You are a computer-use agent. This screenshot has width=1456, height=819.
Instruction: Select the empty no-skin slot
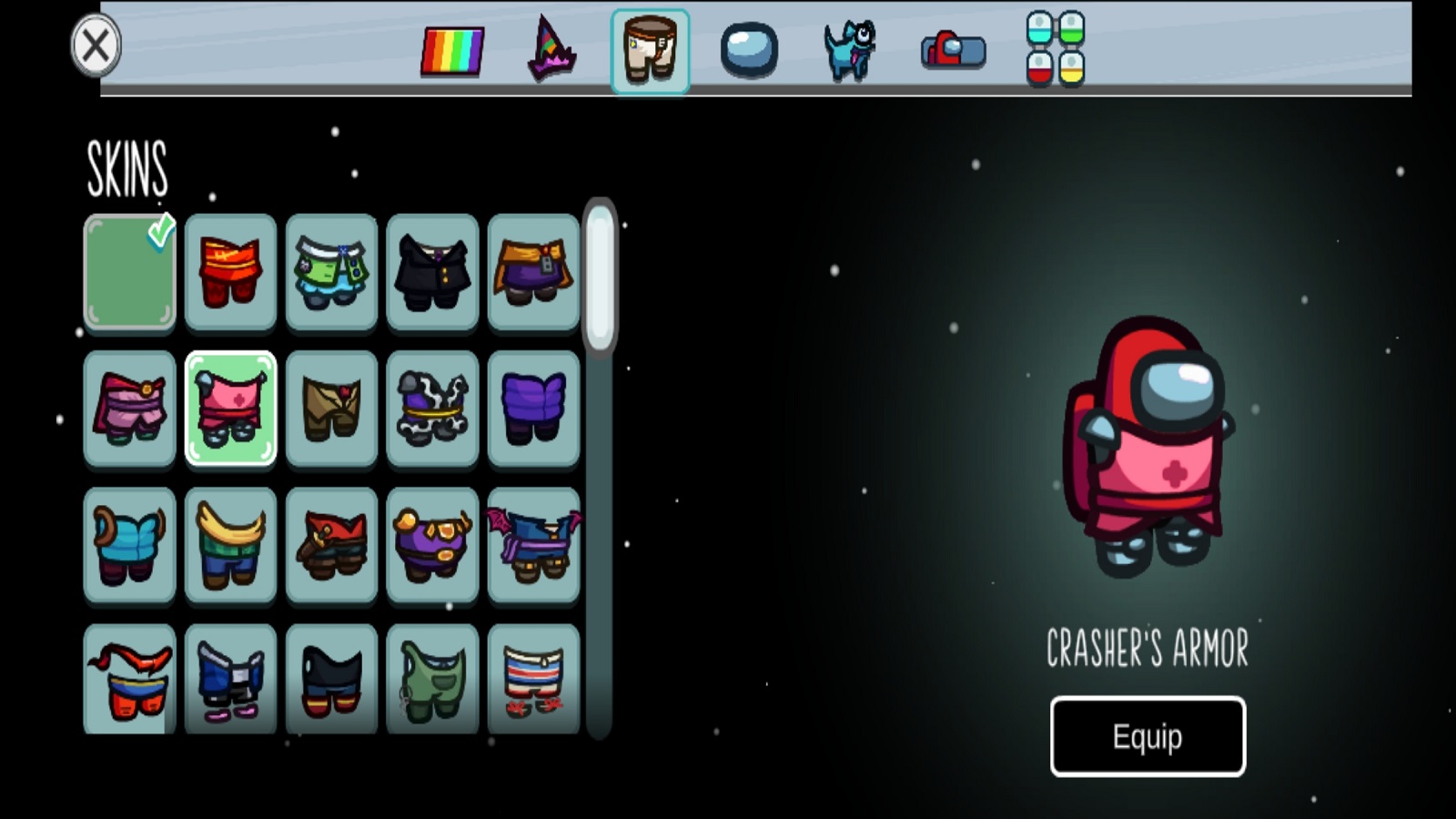point(130,271)
